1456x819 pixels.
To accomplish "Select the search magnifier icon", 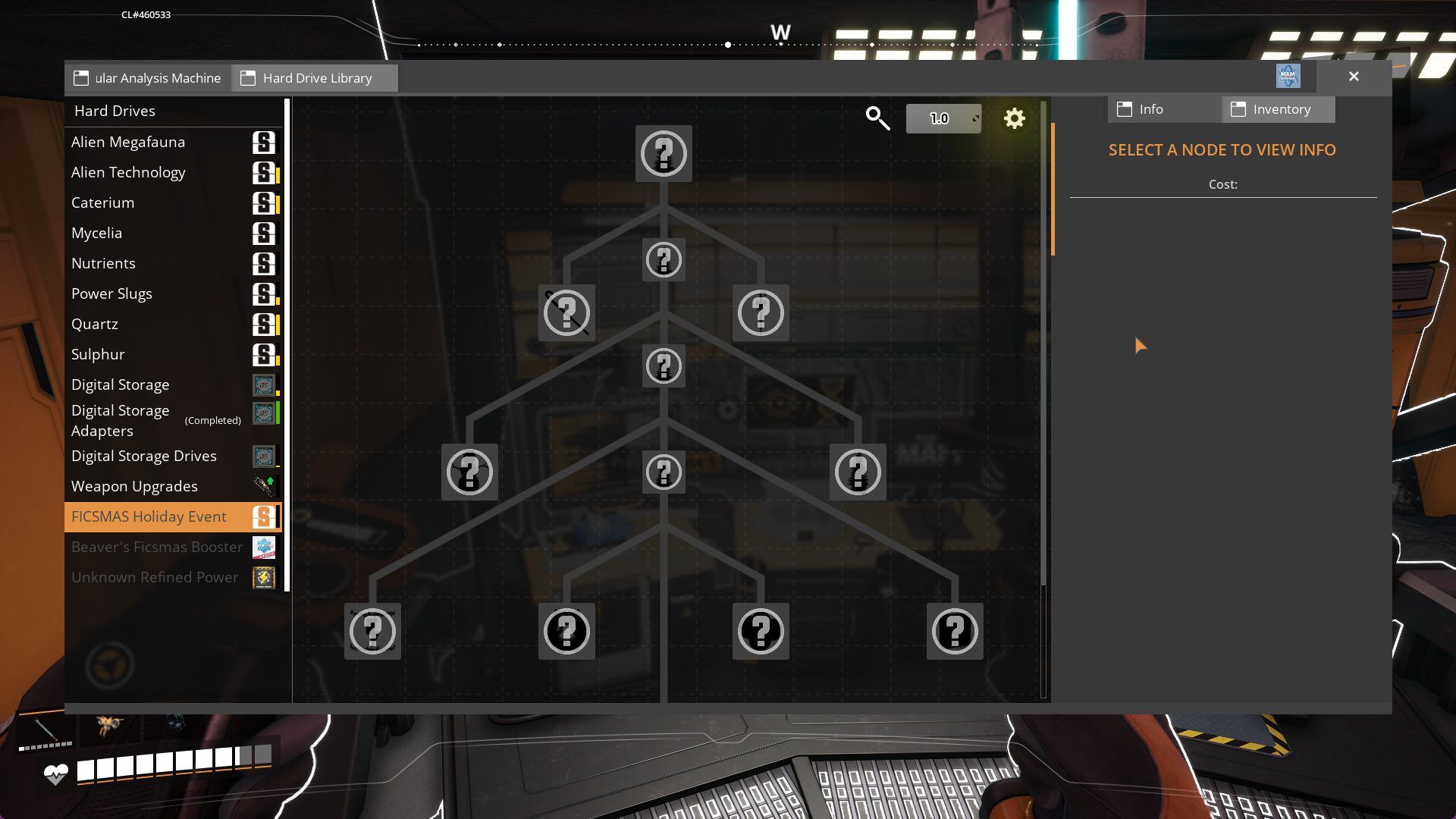I will [877, 118].
